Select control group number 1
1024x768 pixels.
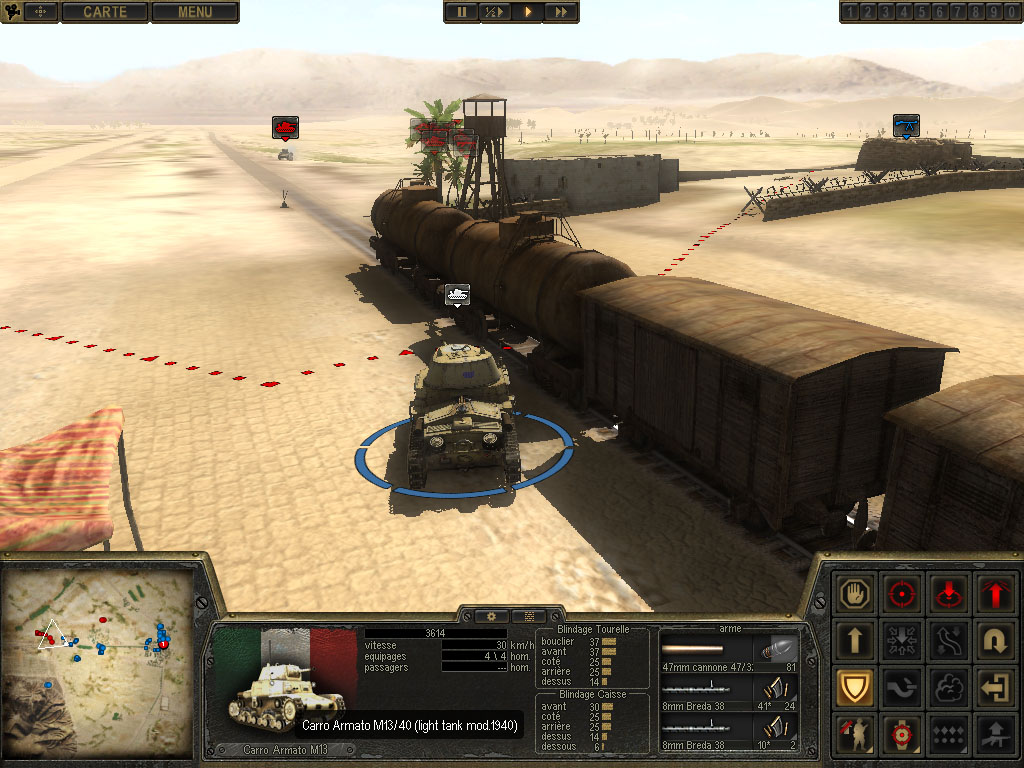[850, 12]
